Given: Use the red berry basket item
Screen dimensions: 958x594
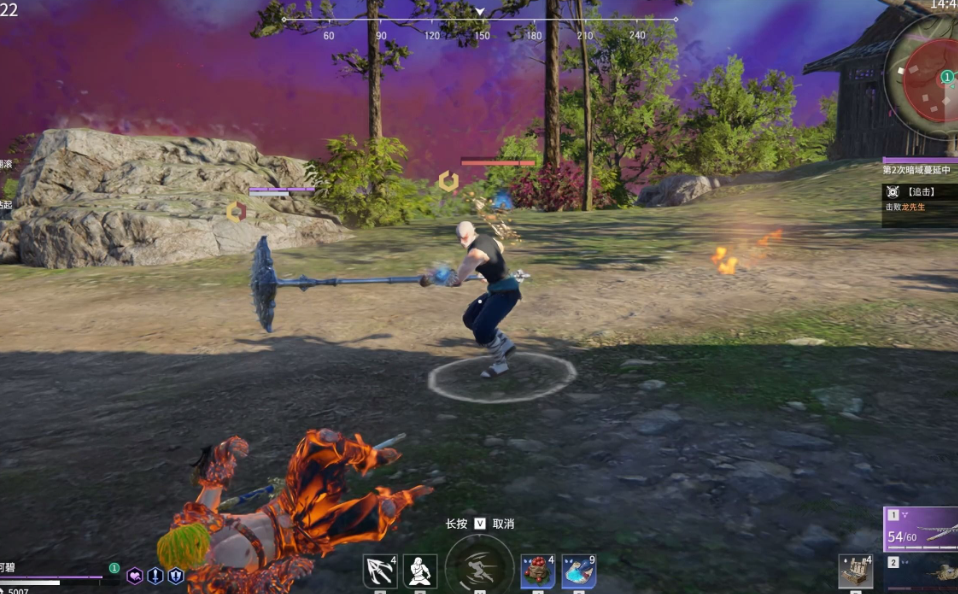Looking at the screenshot, I should pyautogui.click(x=537, y=571).
